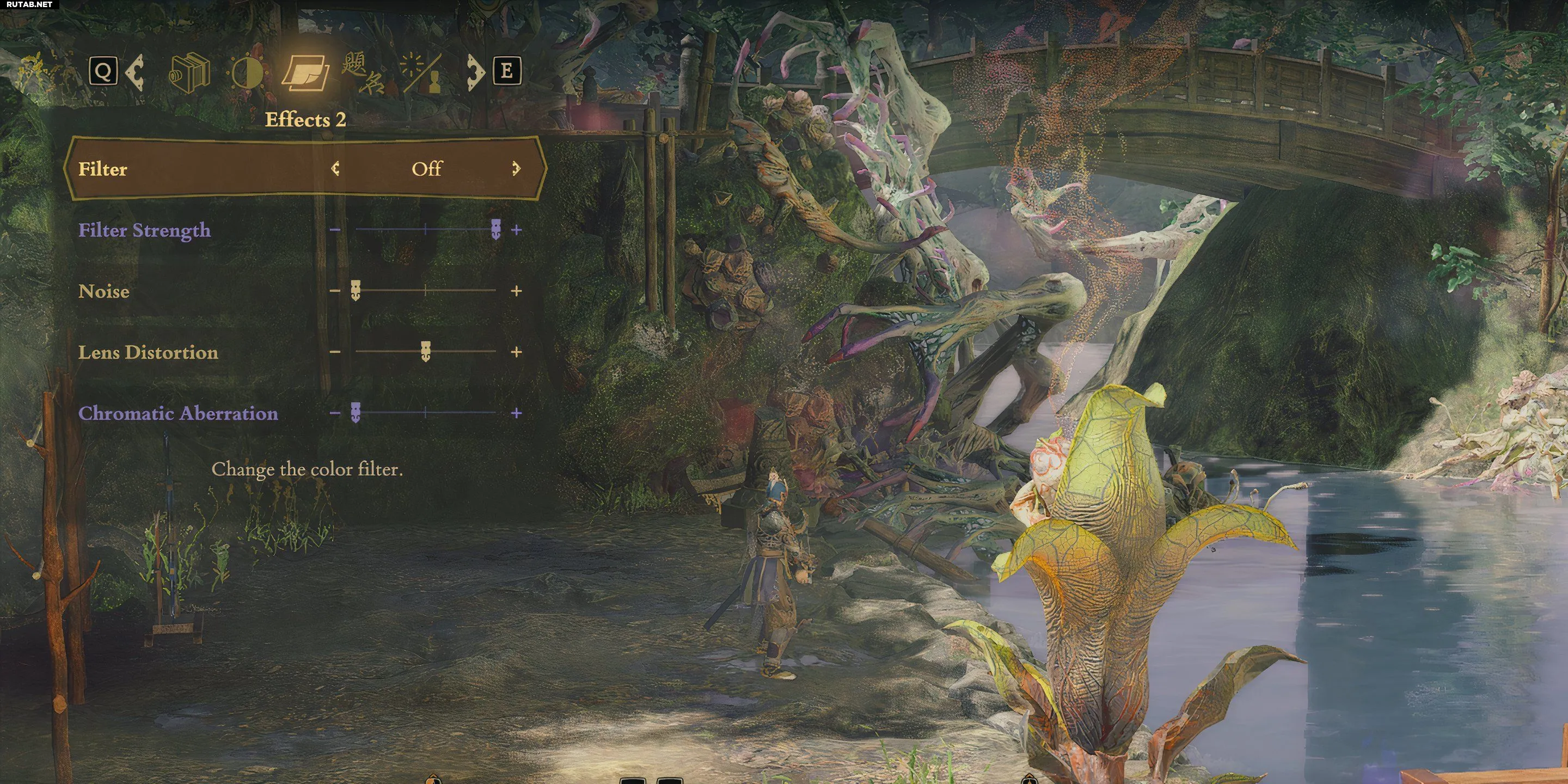
Task: Increase Chromatic Aberration with the plus button
Action: 516,413
